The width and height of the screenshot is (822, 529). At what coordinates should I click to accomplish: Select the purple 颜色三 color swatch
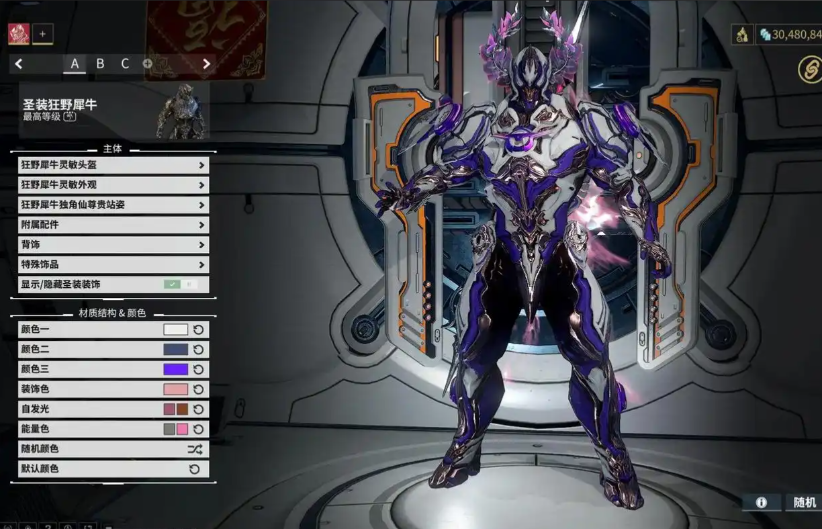[x=175, y=369]
